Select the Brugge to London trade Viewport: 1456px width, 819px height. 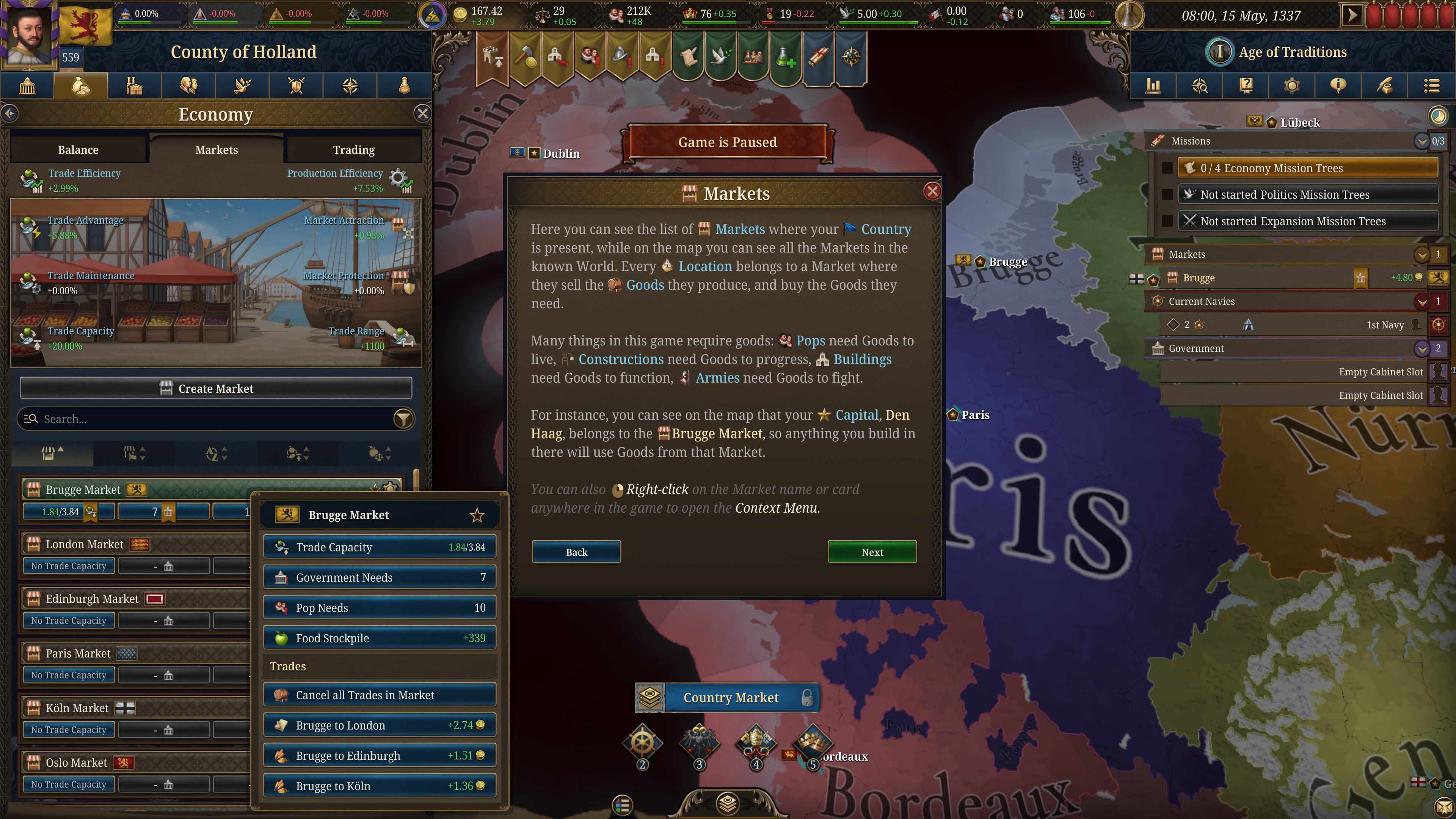[x=379, y=725]
